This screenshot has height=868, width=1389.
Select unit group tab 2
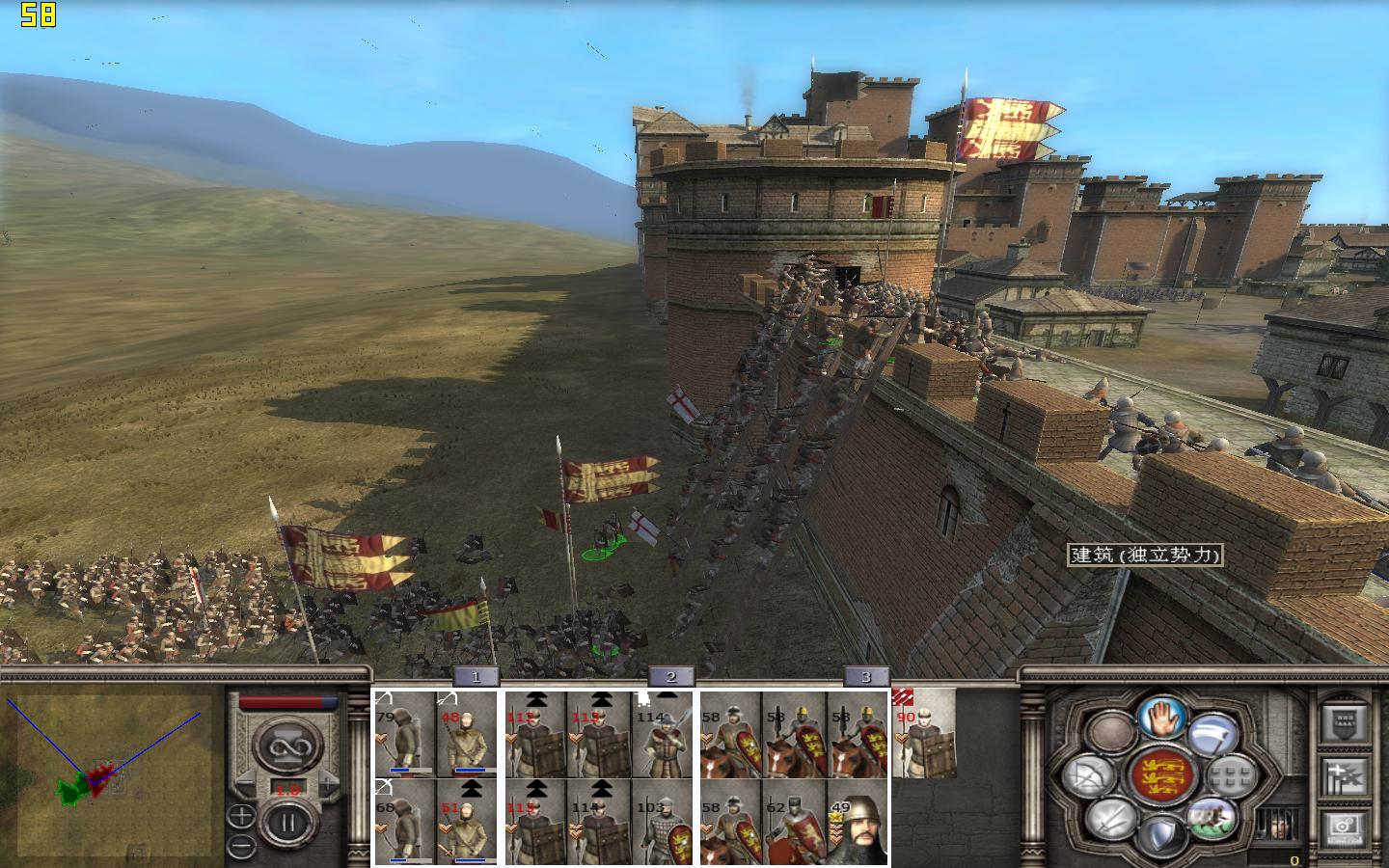(671, 677)
